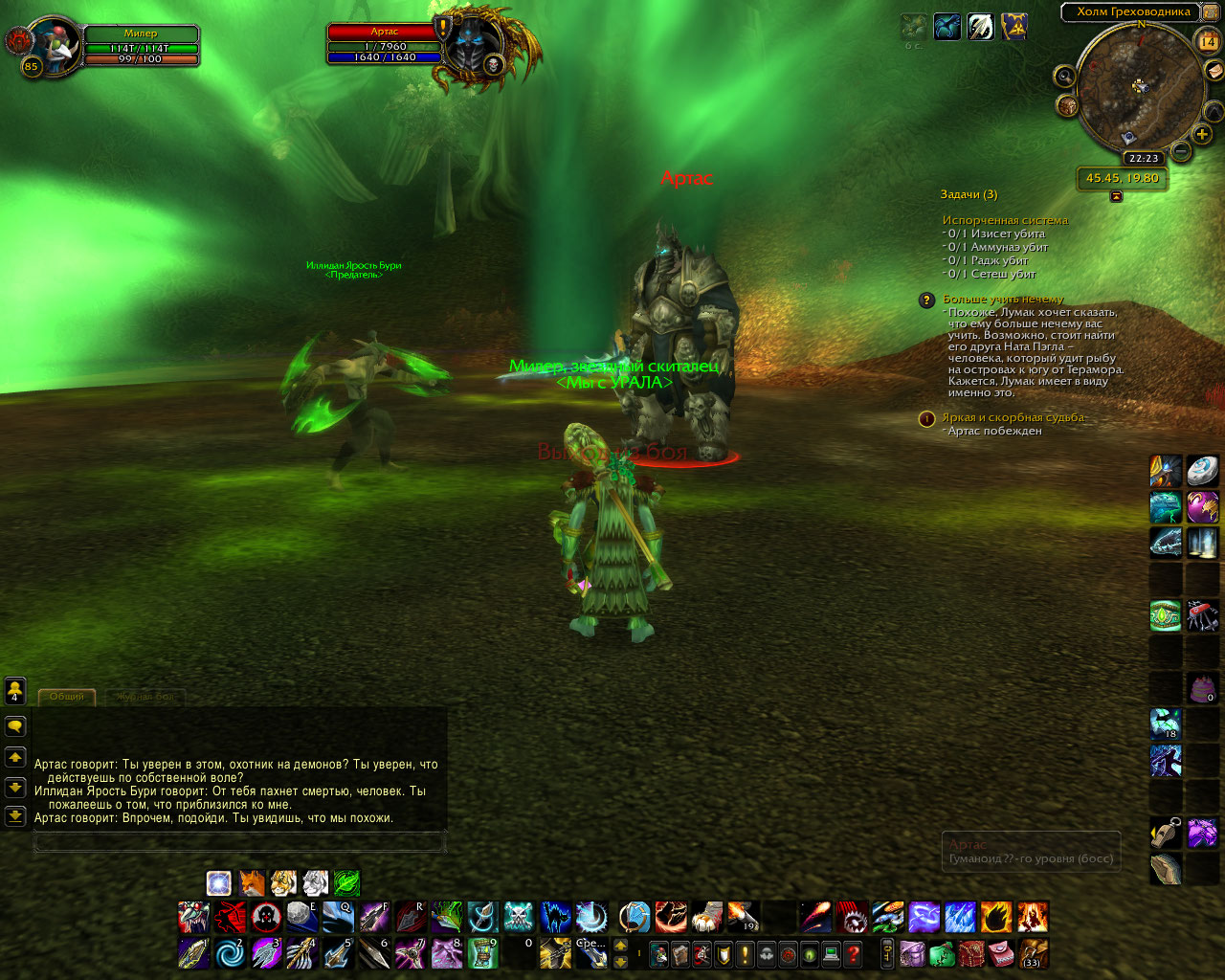The height and width of the screenshot is (980, 1225).
Task: Use the skull and crossbones ability
Action: 519,917
